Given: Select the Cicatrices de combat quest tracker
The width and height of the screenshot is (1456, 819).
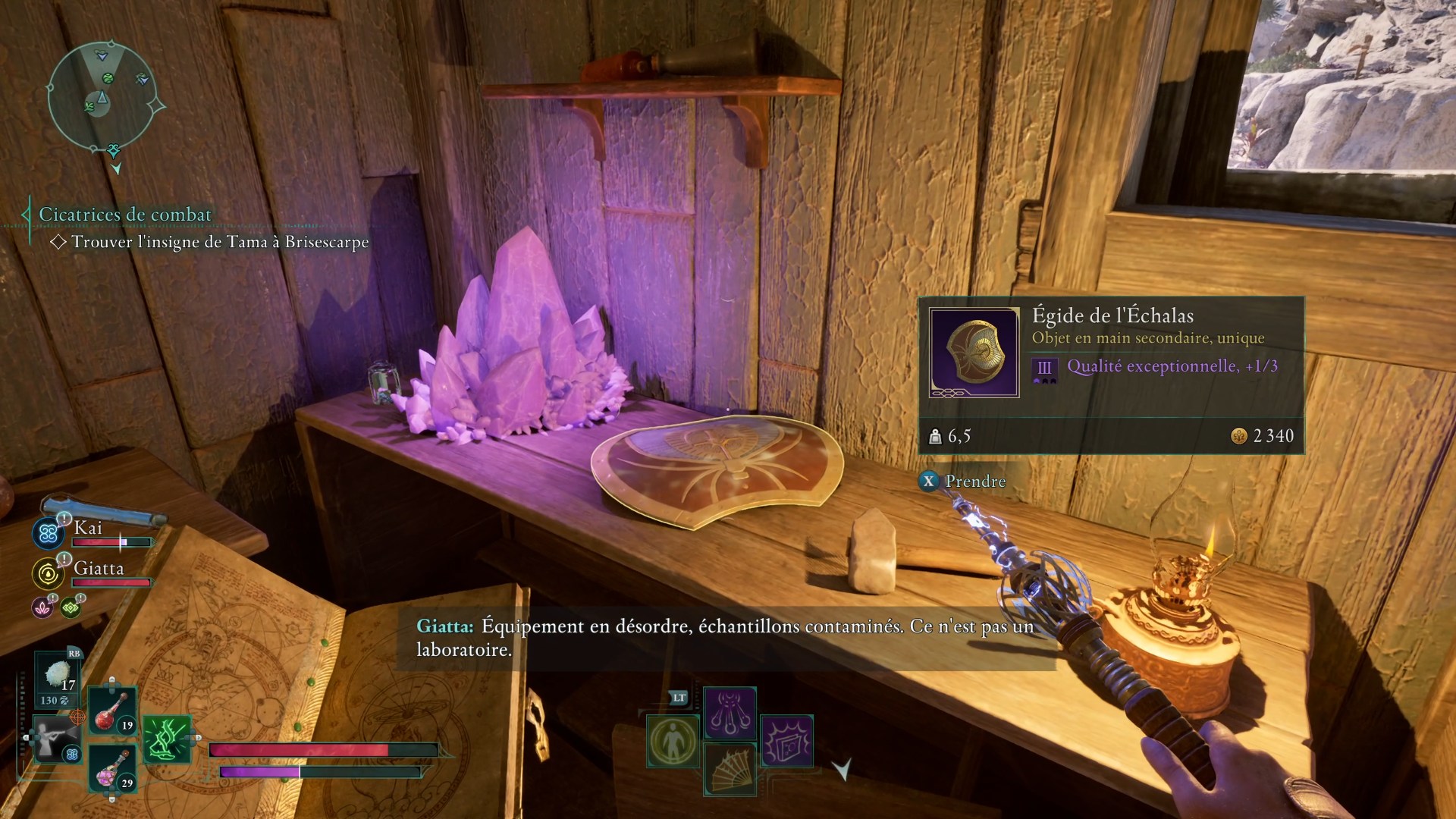Looking at the screenshot, I should tap(125, 215).
